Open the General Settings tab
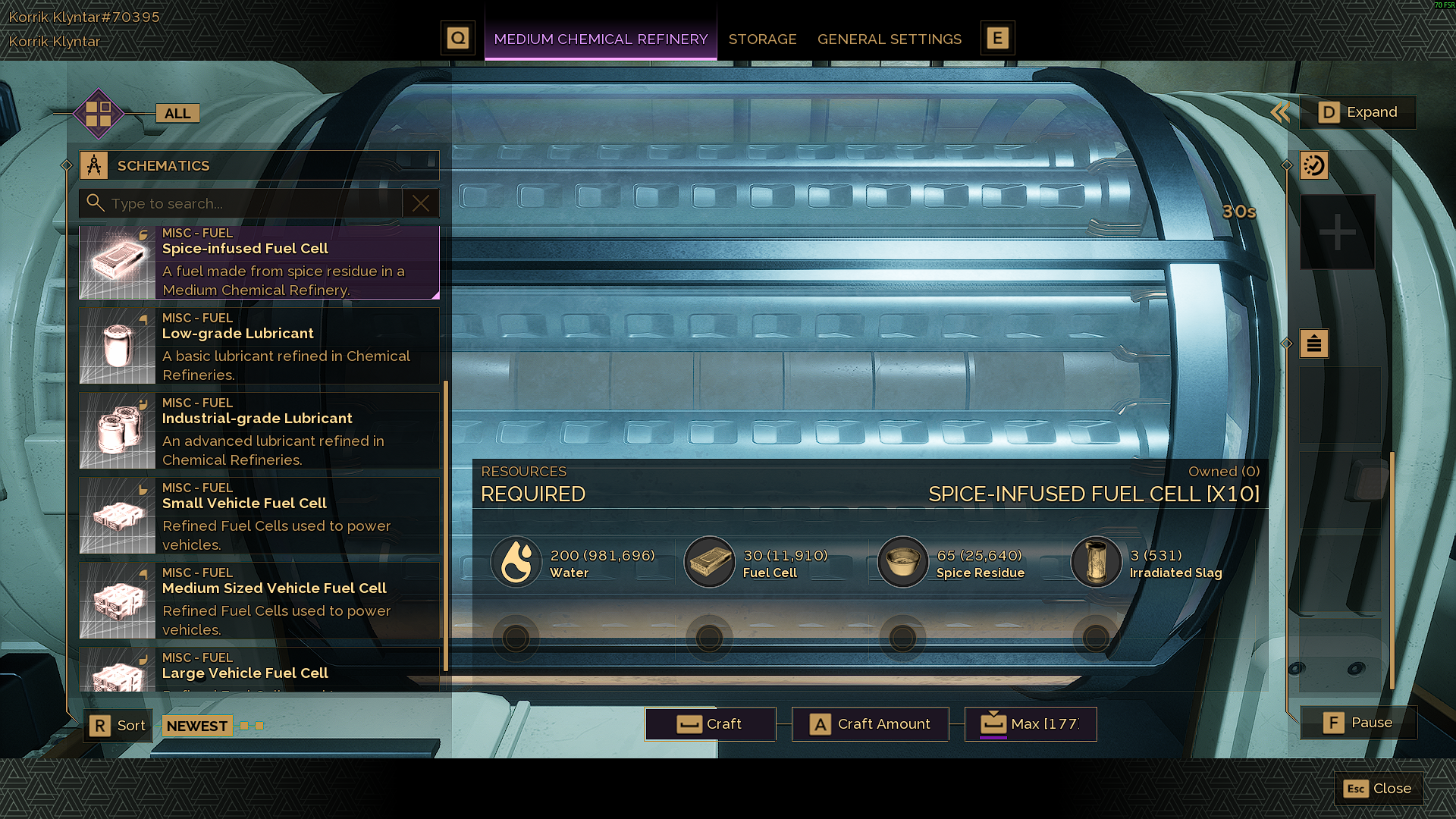1456x819 pixels. point(889,39)
